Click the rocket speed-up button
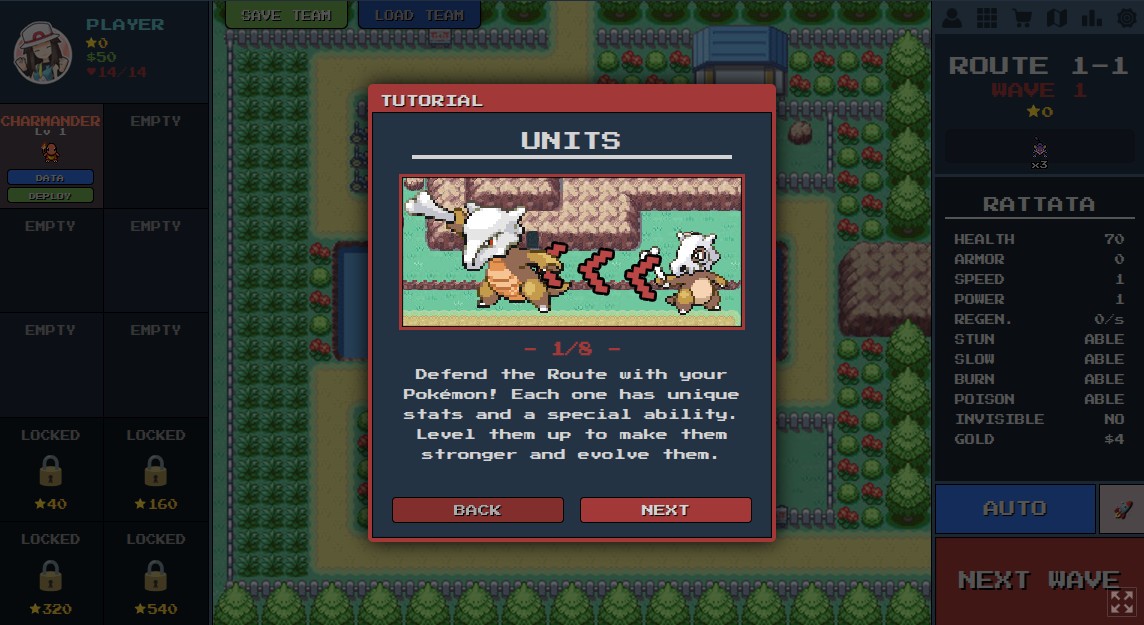 click(x=1121, y=508)
